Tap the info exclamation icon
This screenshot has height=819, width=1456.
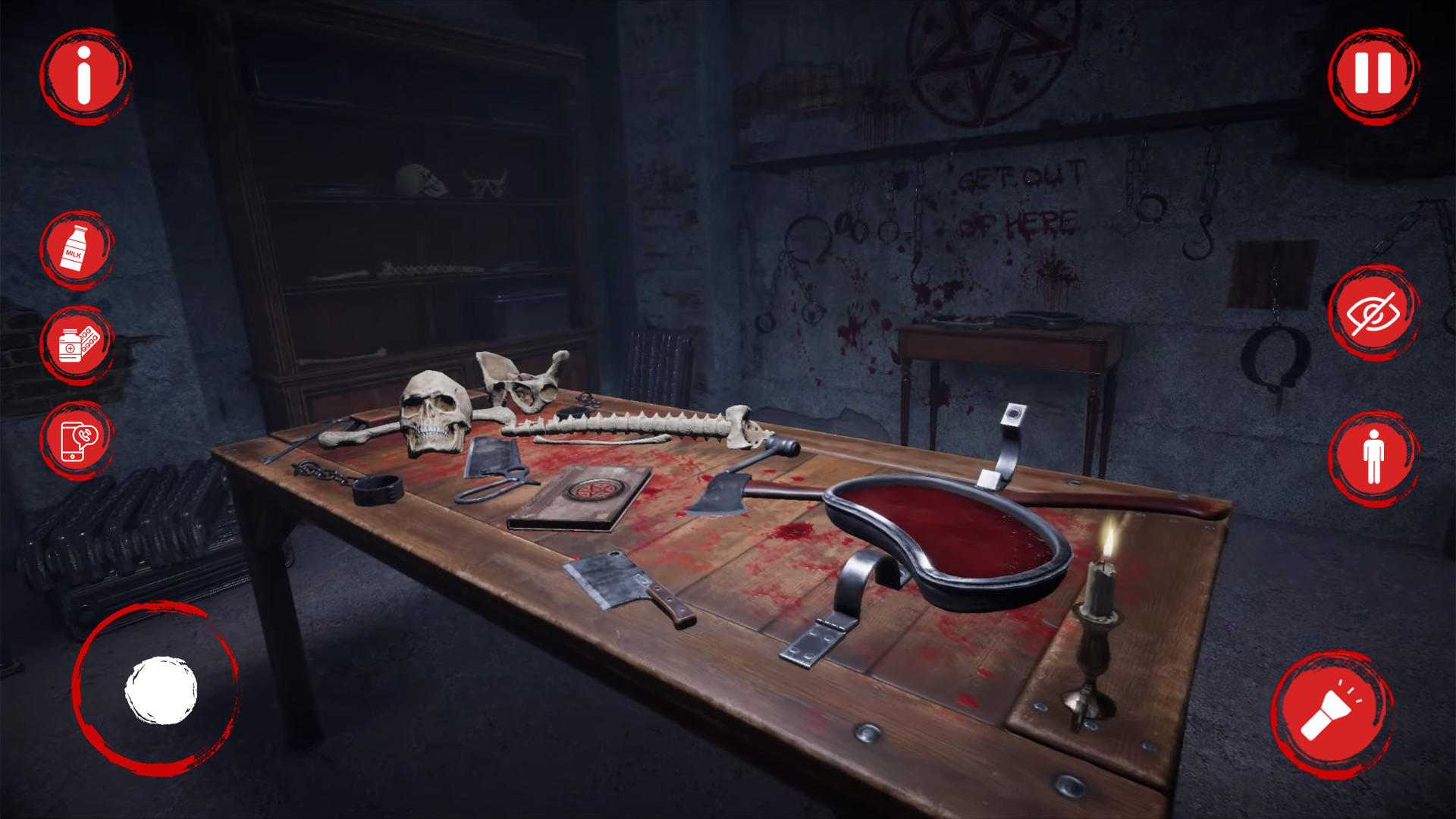click(x=83, y=76)
